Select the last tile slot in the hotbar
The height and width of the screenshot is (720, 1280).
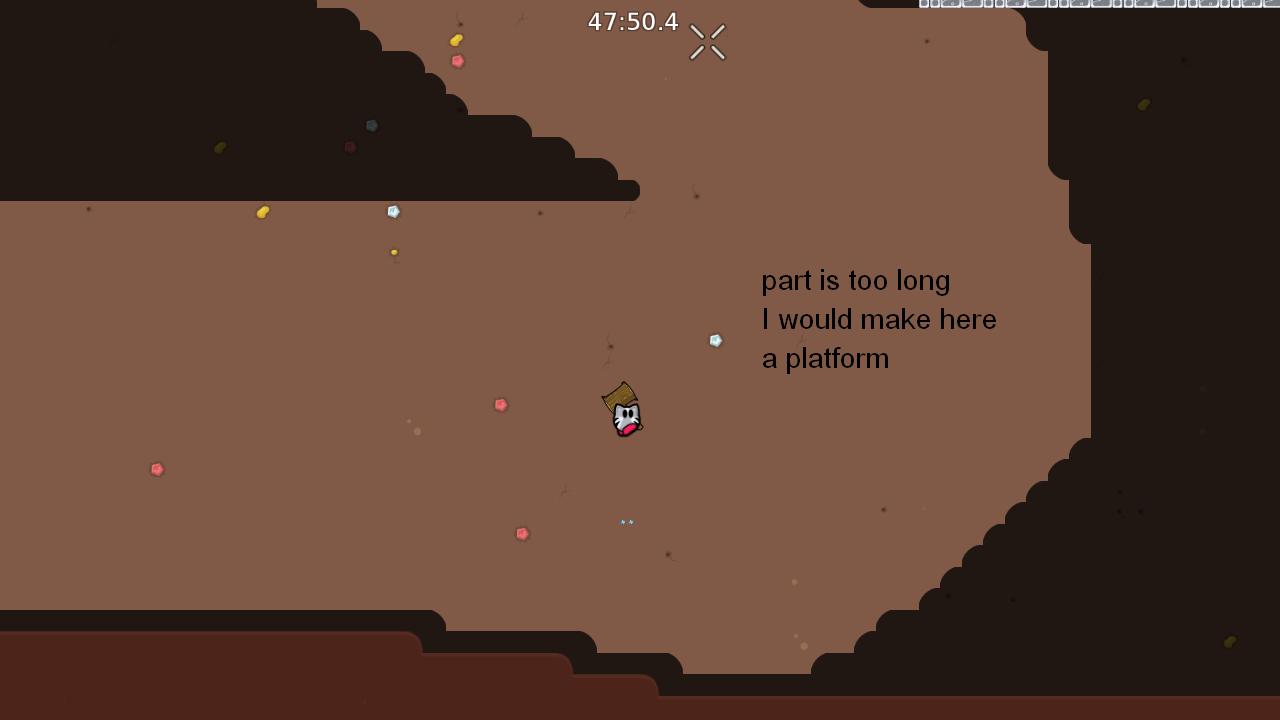pos(1274,4)
